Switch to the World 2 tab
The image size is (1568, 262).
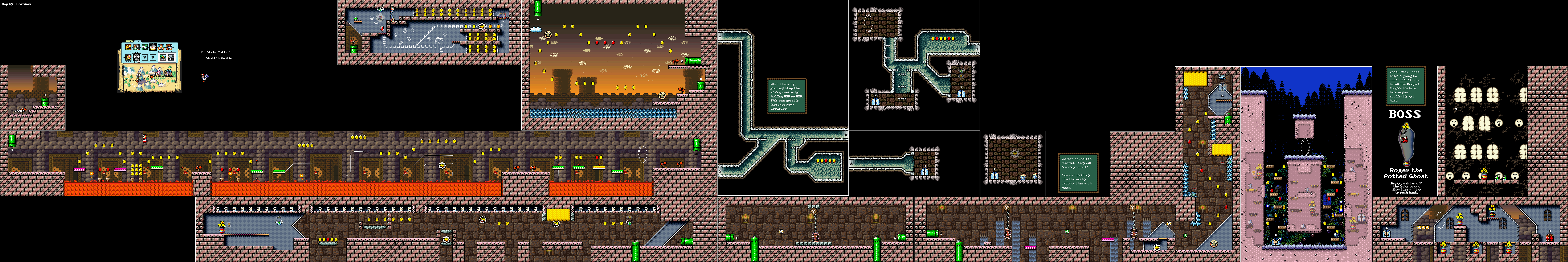click(139, 41)
